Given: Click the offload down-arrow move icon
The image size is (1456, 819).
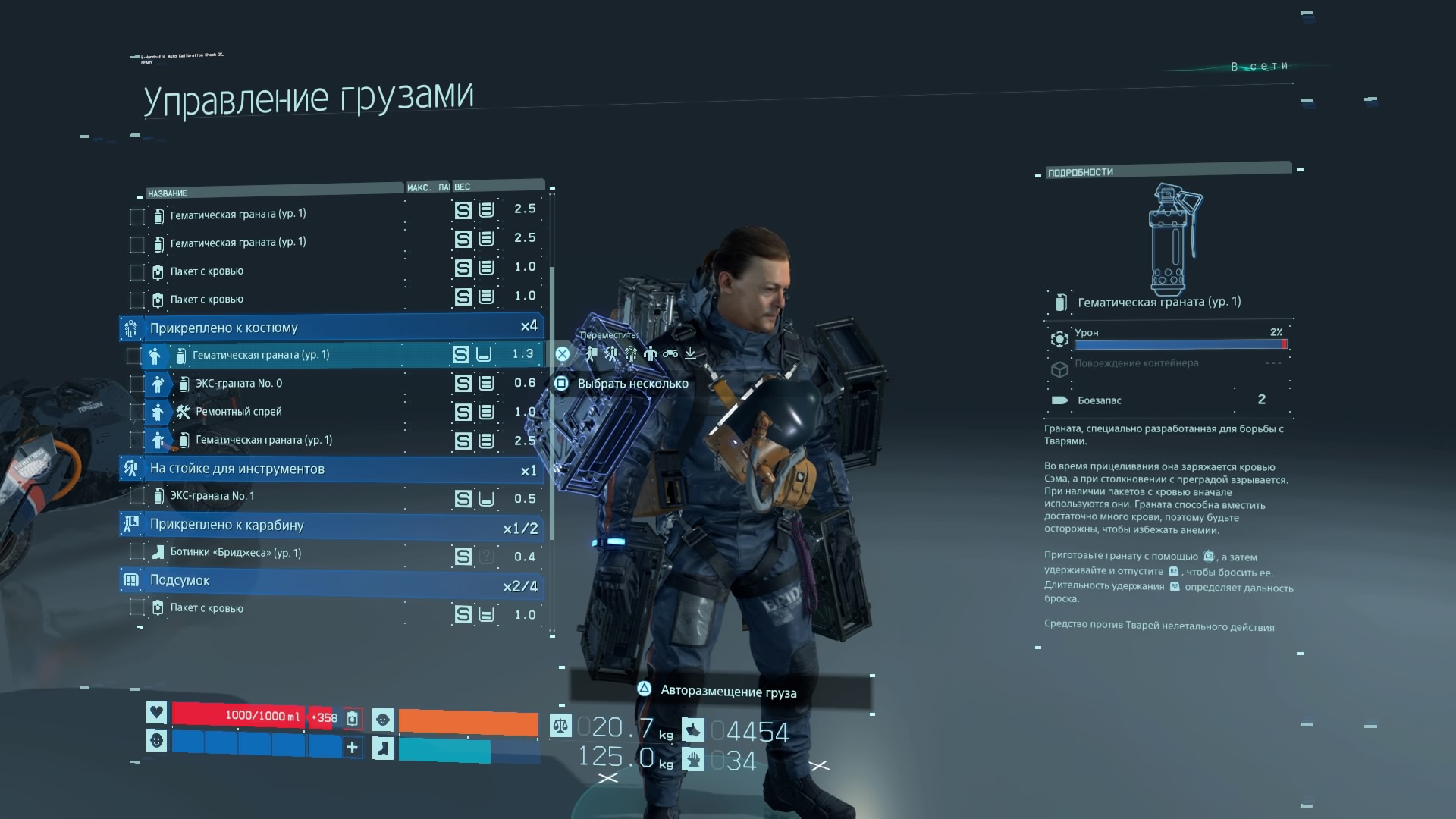Looking at the screenshot, I should [x=690, y=353].
